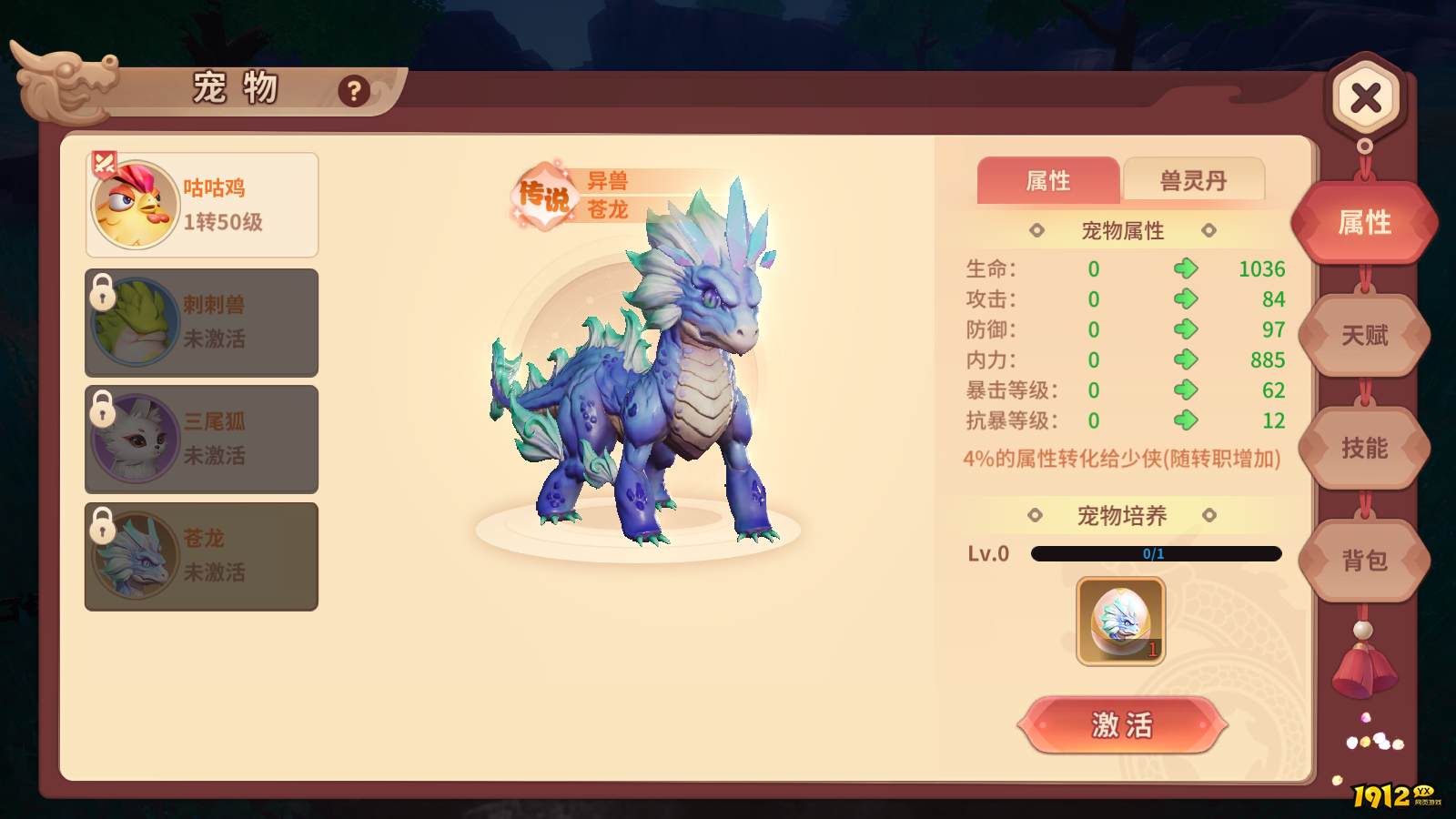The image size is (1456, 819).
Task: Open the 背包 backpack panel
Action: [1363, 561]
